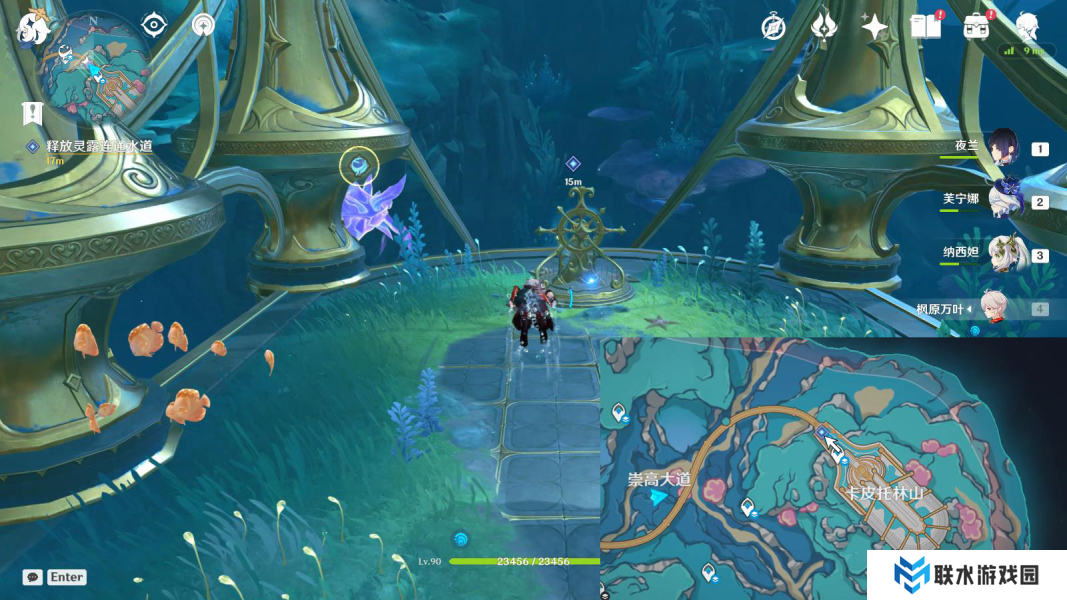Open the backpack inventory

click(977, 27)
